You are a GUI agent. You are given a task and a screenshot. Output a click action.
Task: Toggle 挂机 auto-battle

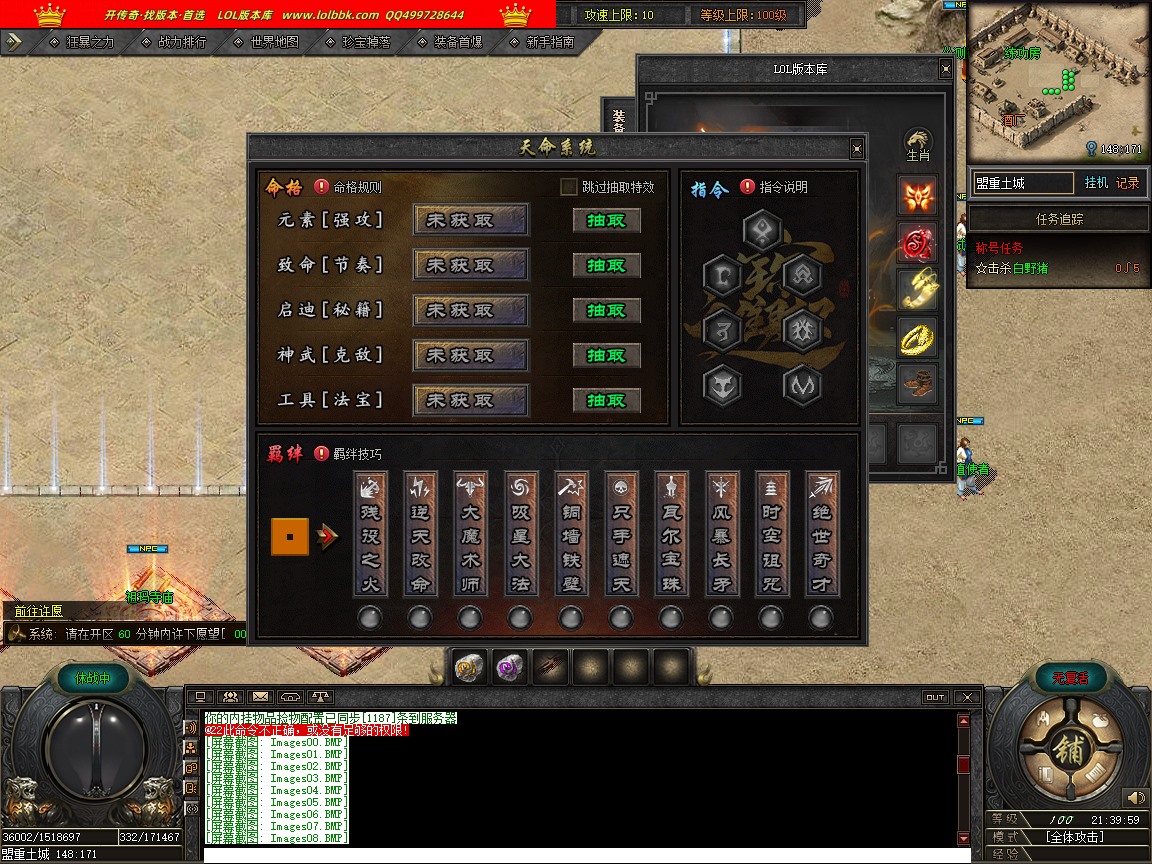point(1096,183)
